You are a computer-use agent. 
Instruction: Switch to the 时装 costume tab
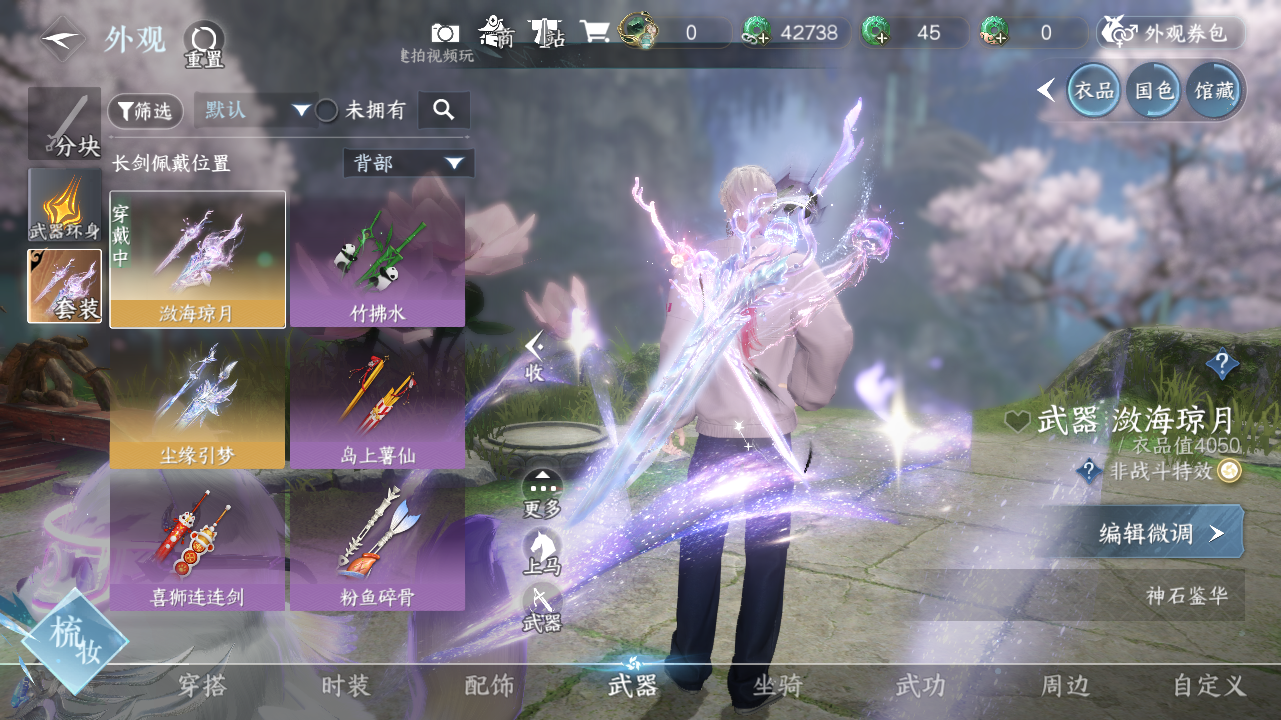coord(345,686)
